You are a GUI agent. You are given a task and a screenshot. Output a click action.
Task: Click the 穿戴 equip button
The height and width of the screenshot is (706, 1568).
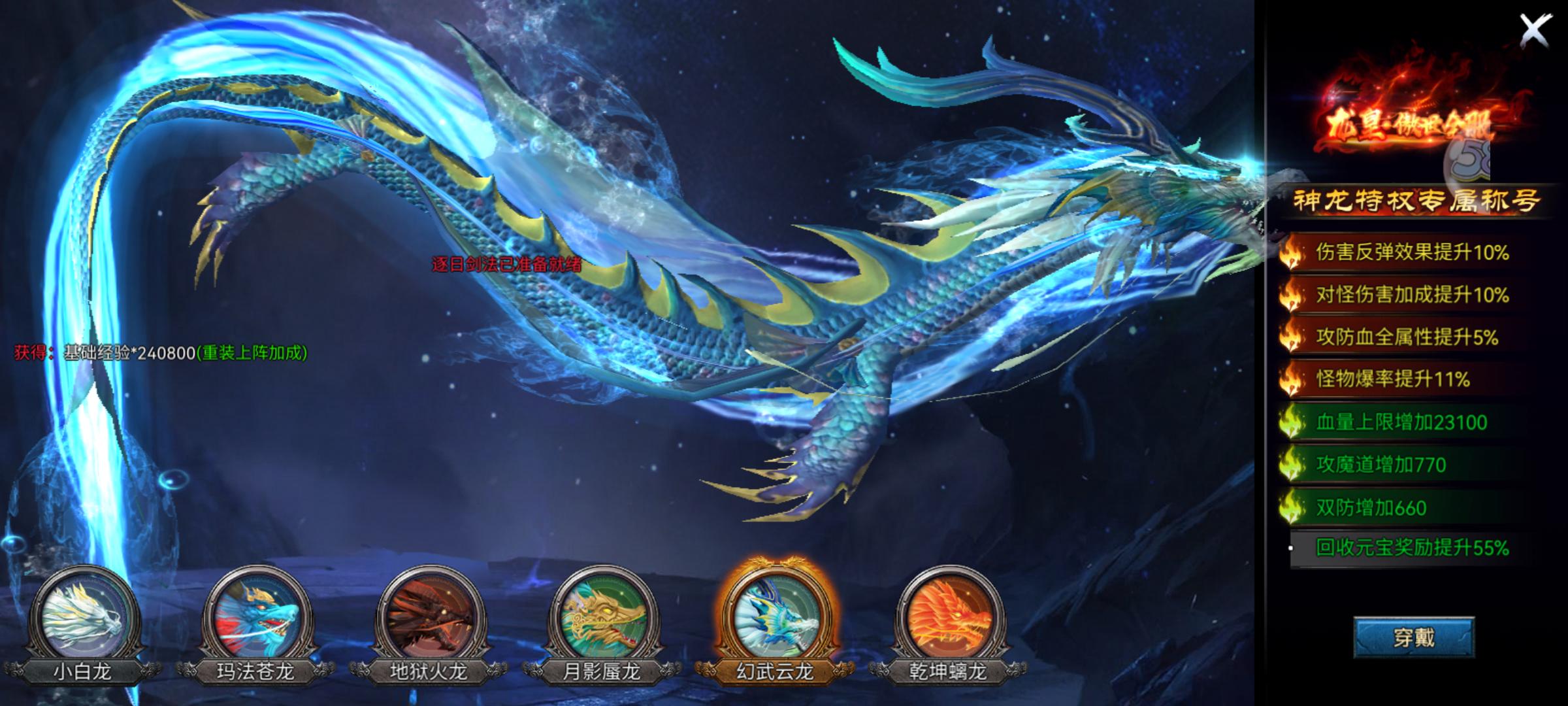click(1413, 637)
